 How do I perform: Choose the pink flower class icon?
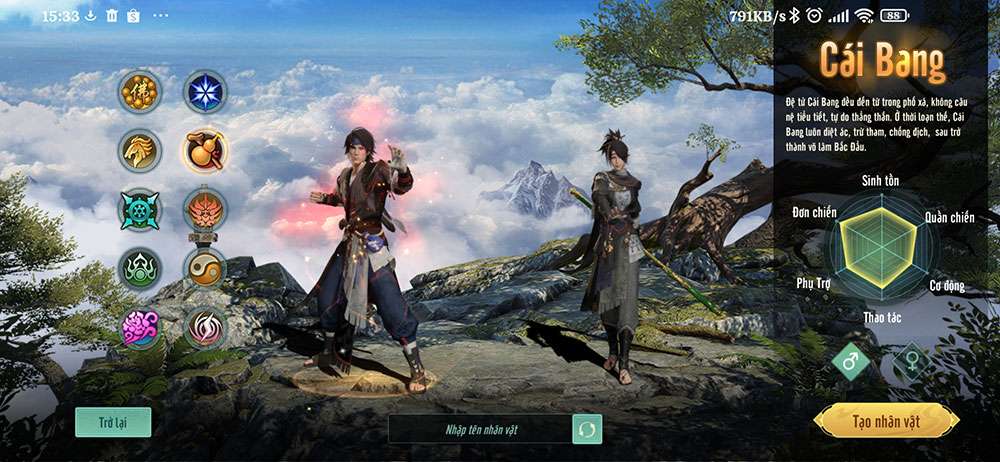[x=139, y=327]
